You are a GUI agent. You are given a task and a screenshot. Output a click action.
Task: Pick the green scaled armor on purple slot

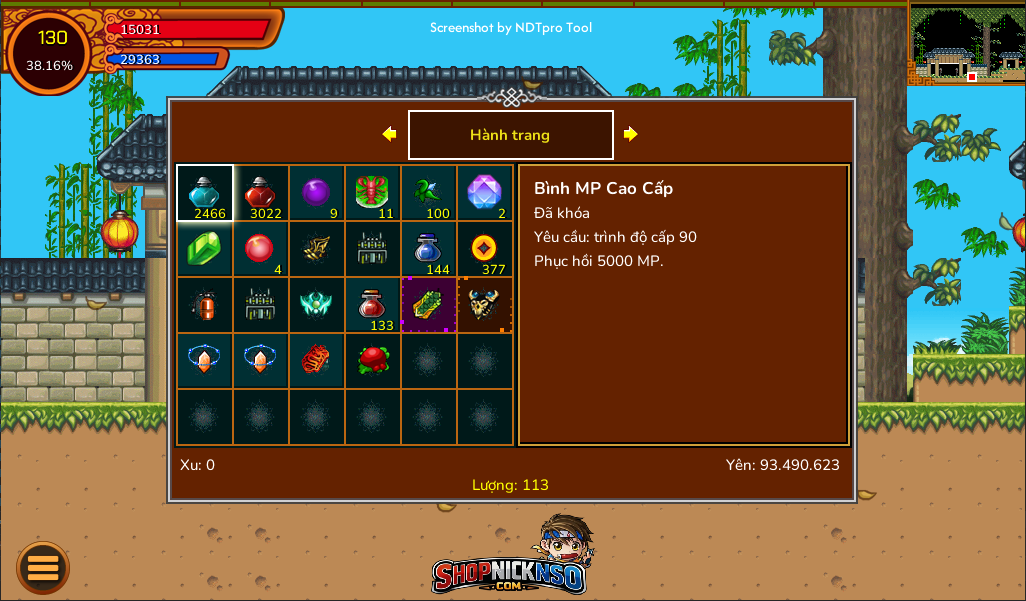click(429, 305)
